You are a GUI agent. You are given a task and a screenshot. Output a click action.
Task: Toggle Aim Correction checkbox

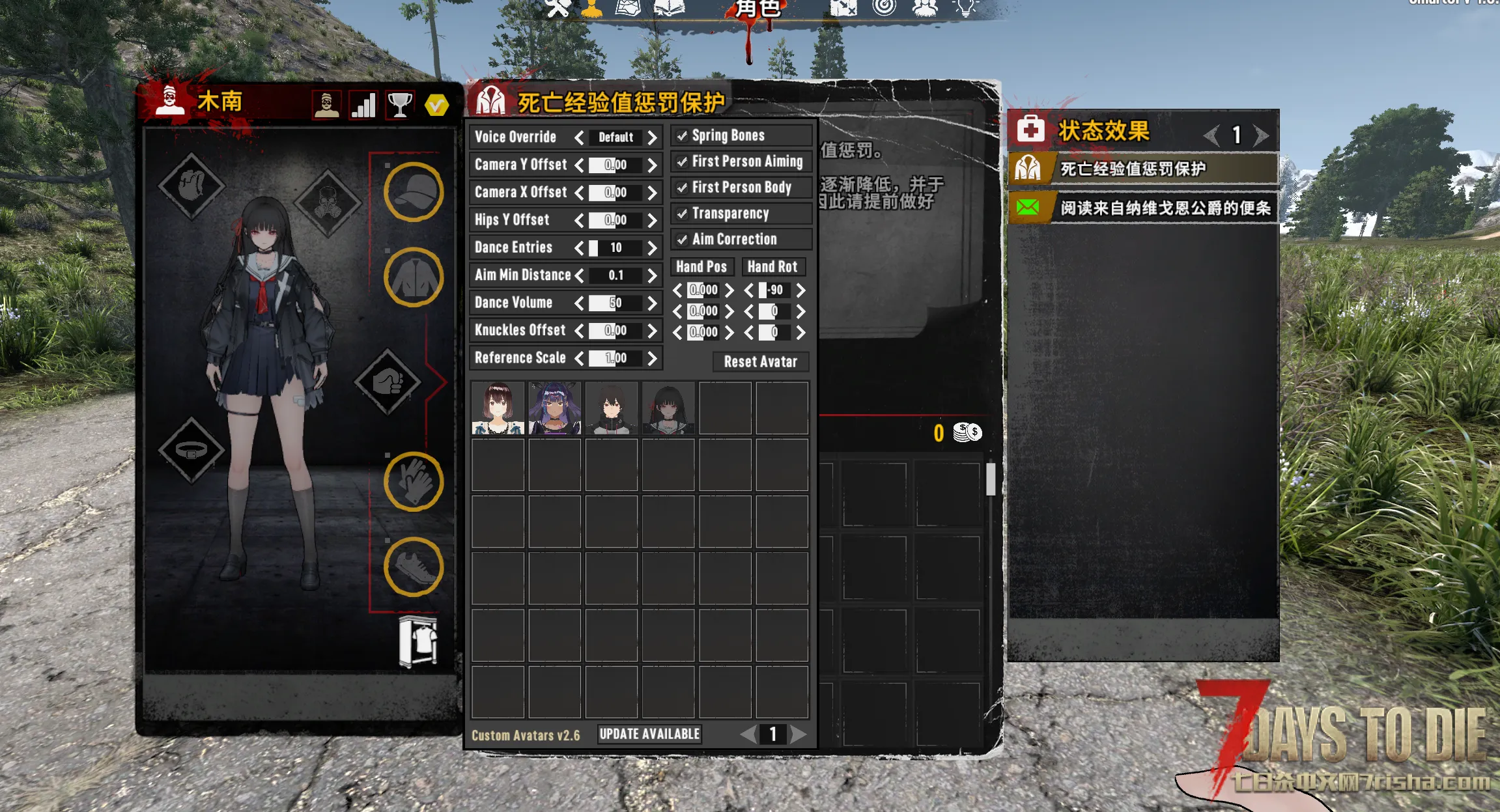682,240
